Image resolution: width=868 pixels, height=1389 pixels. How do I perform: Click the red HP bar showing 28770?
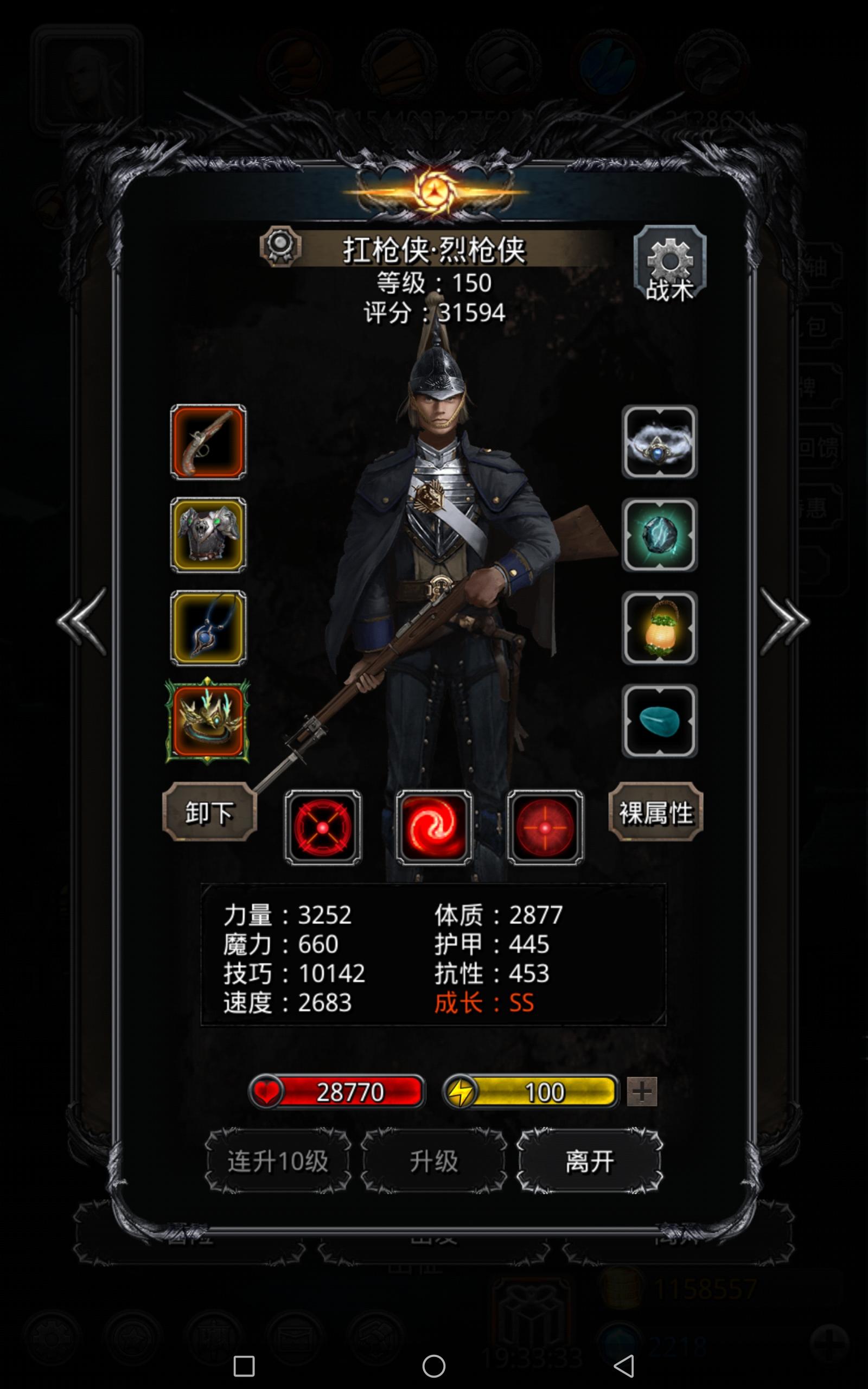tap(339, 1091)
